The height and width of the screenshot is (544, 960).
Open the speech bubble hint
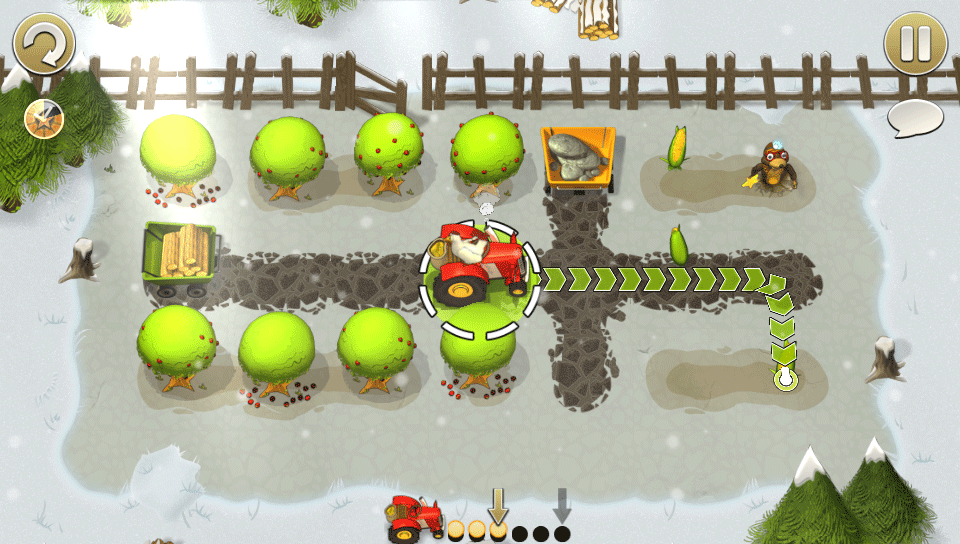click(915, 118)
